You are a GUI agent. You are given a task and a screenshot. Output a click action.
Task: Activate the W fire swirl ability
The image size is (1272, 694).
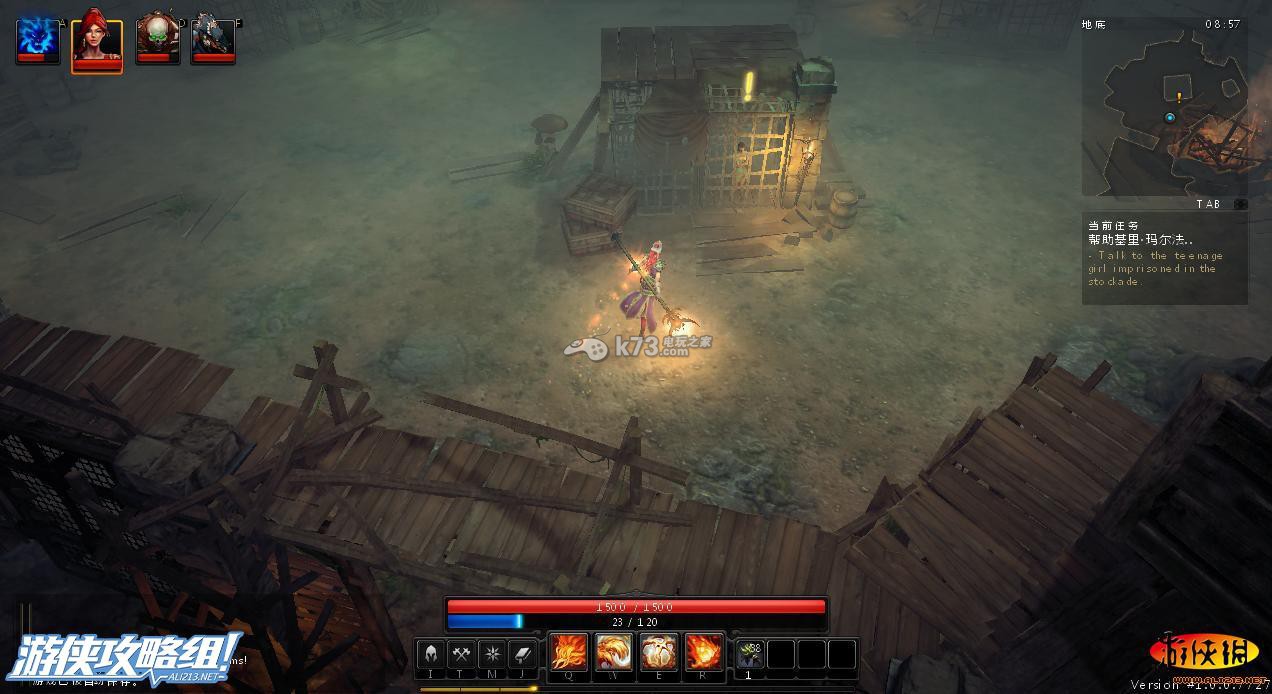pyautogui.click(x=614, y=653)
